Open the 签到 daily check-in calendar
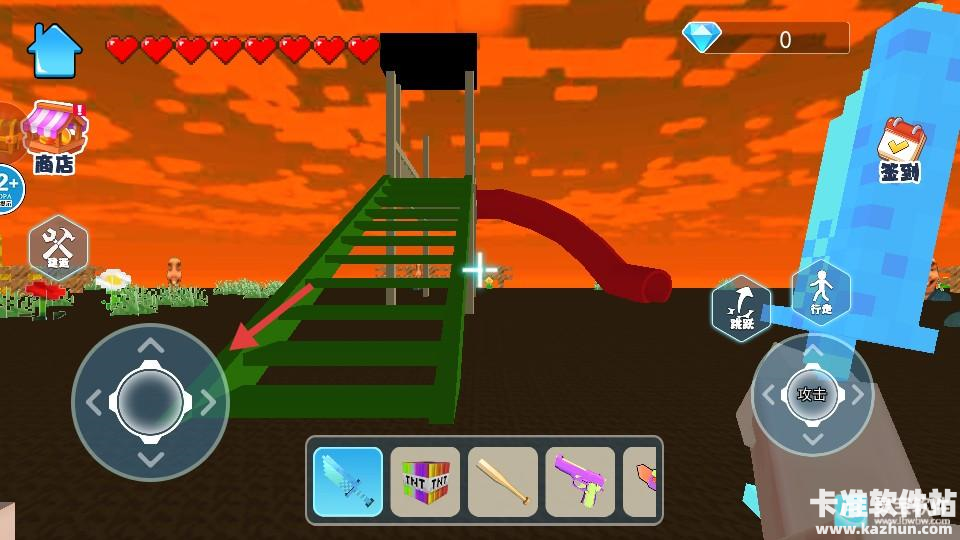Screen dimensions: 960x540 900,151
